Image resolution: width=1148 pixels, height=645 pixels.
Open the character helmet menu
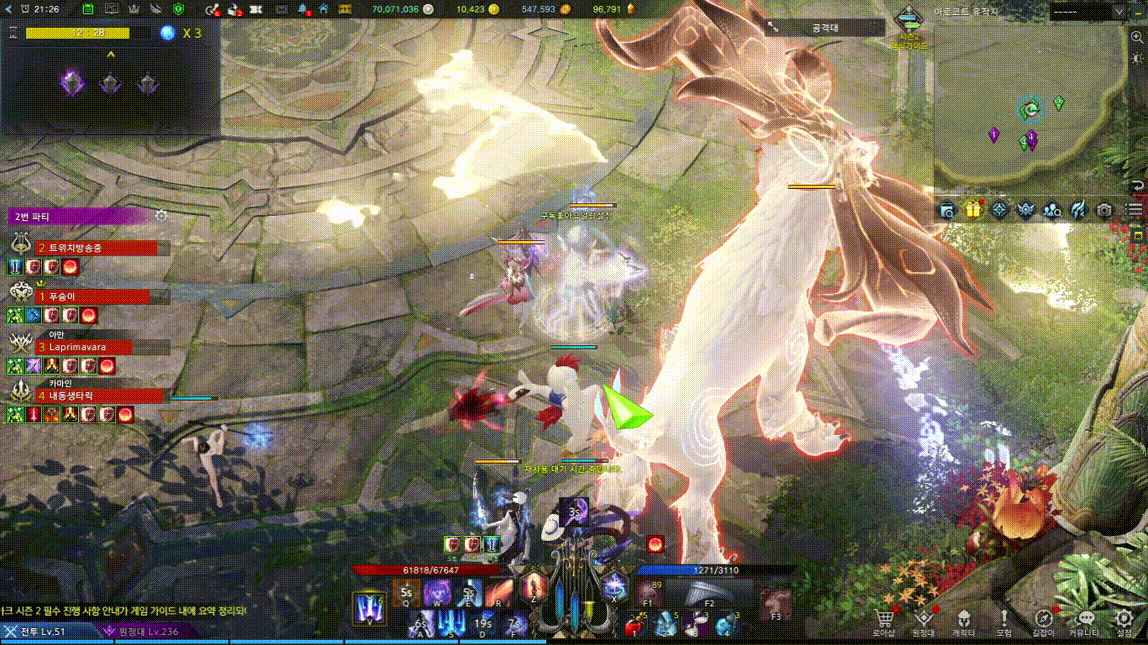(x=963, y=620)
